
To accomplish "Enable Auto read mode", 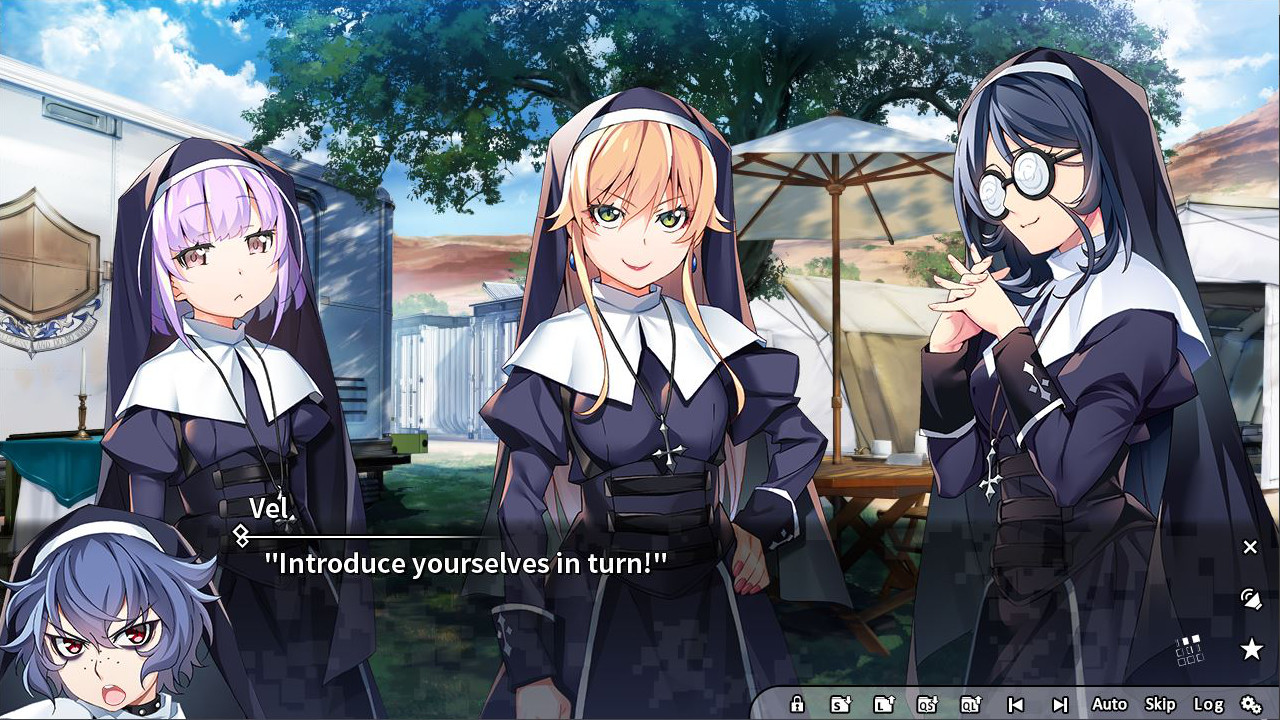I will 1110,704.
